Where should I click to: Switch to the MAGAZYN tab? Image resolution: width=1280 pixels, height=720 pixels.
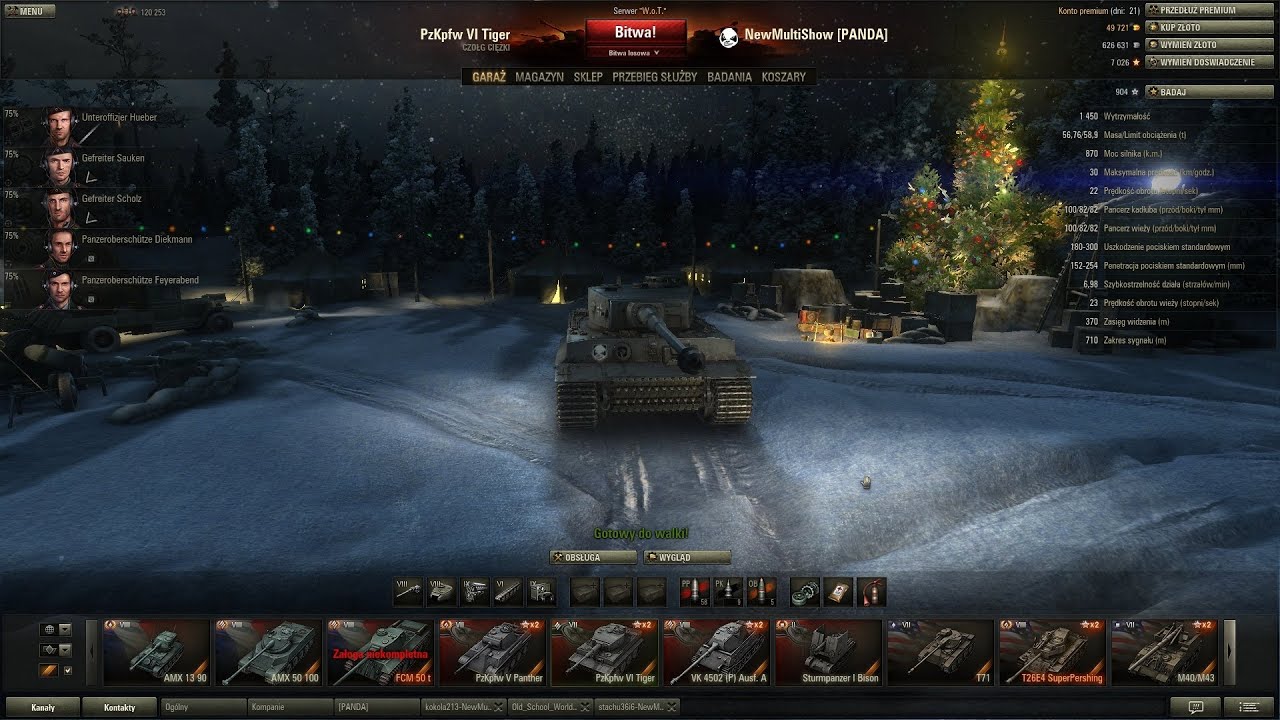(x=539, y=77)
